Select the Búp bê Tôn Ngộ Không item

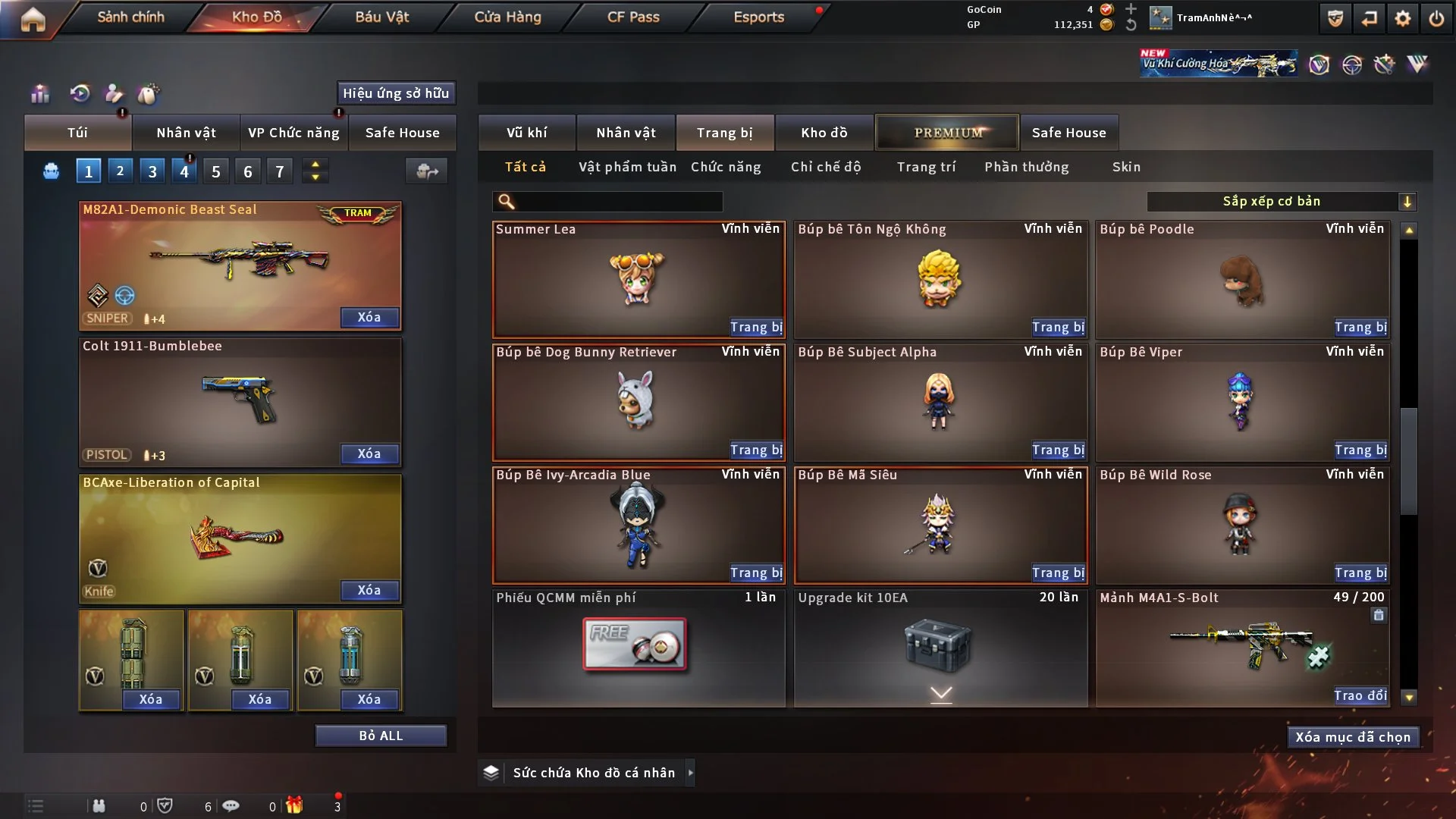(x=940, y=279)
